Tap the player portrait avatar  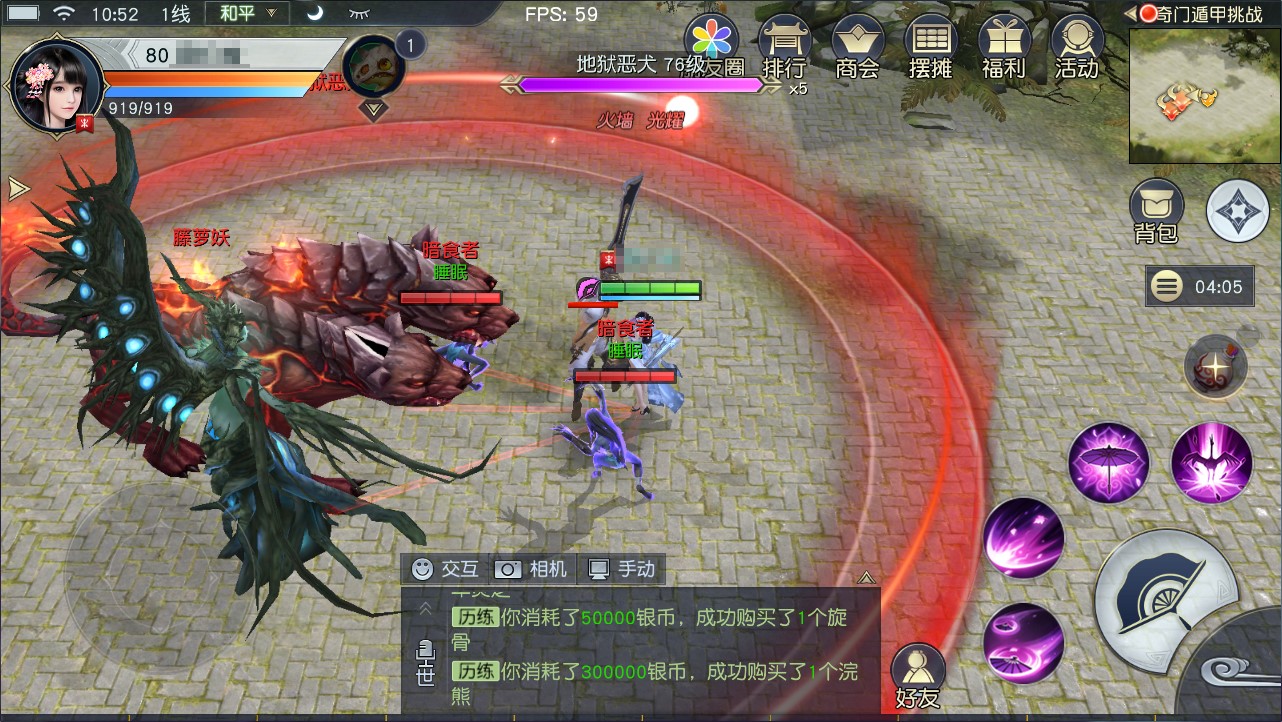point(56,86)
